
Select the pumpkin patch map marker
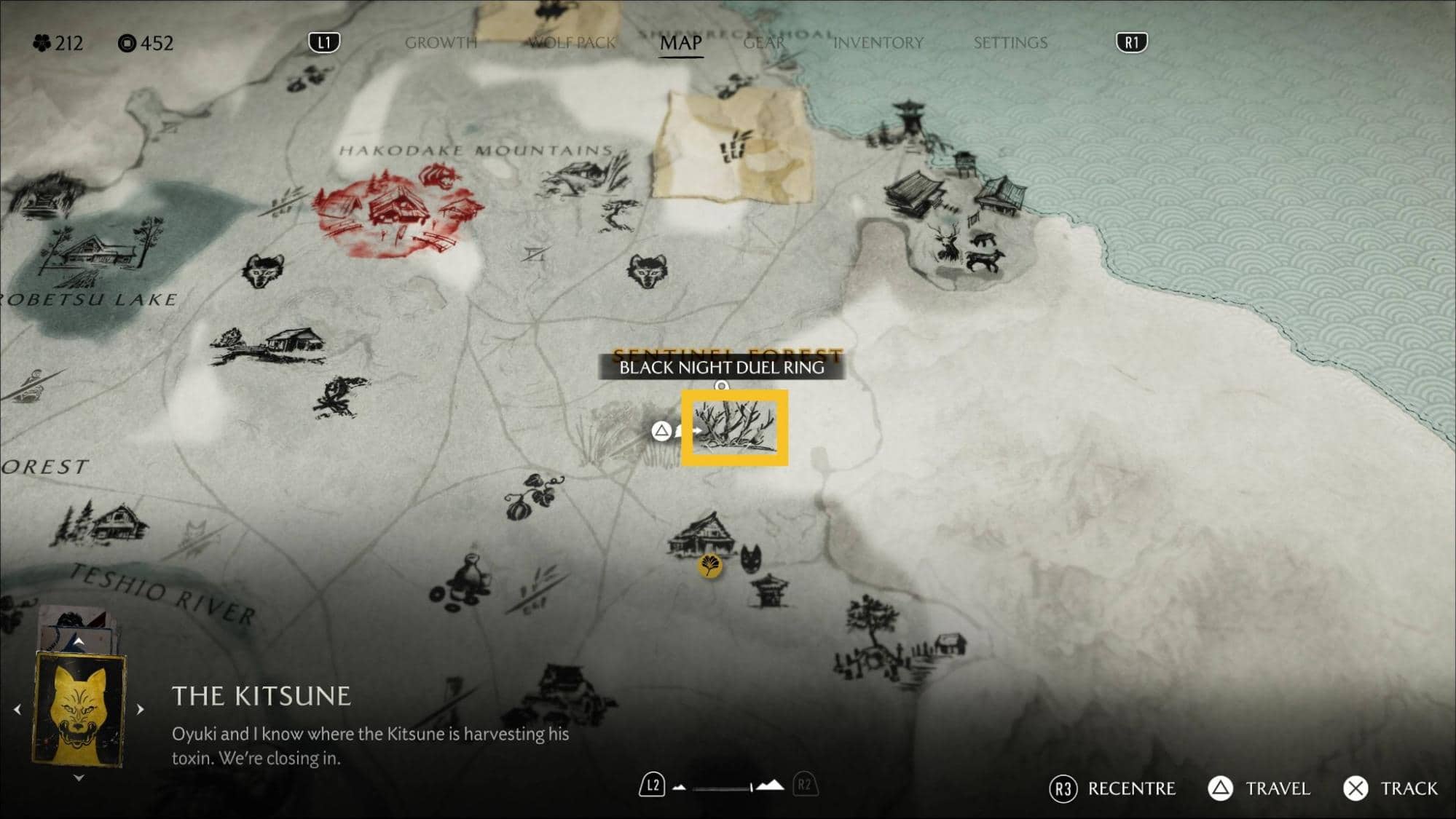[535, 496]
